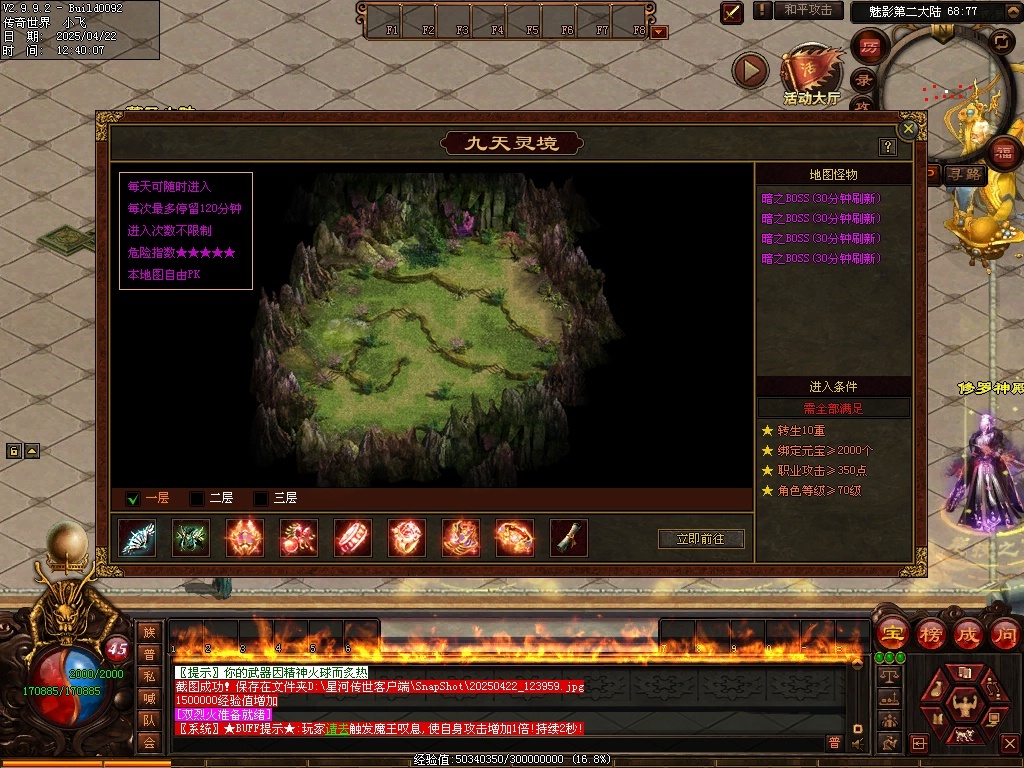Select the 二层 floor checkbox
This screenshot has width=1024, height=768.
pos(197,498)
